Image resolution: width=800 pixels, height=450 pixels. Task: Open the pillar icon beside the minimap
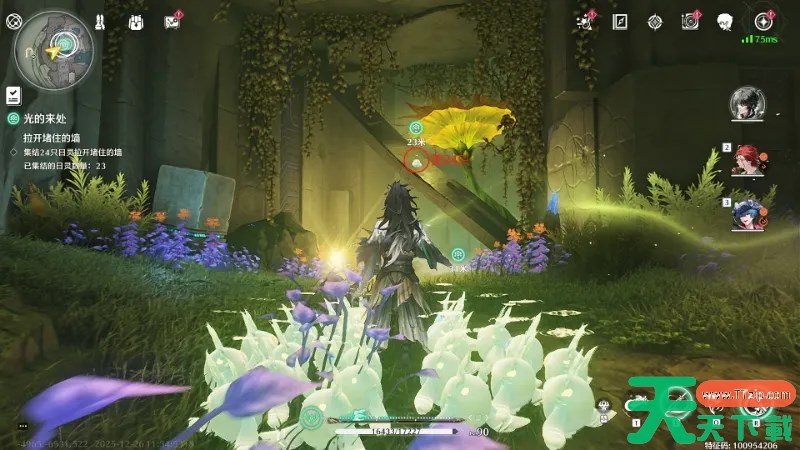(x=101, y=20)
